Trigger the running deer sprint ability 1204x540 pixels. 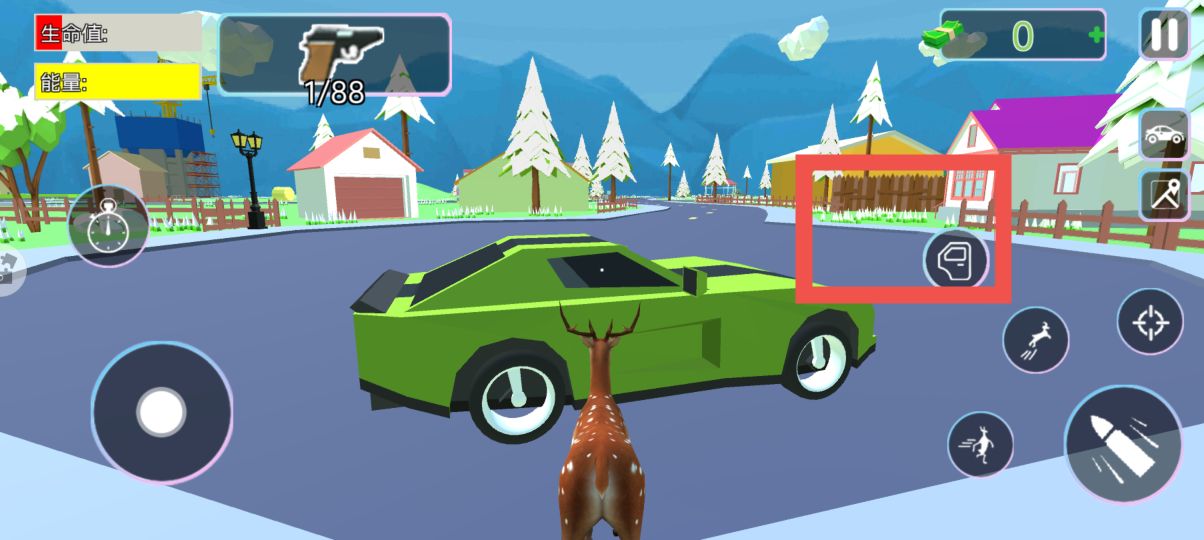[980, 444]
